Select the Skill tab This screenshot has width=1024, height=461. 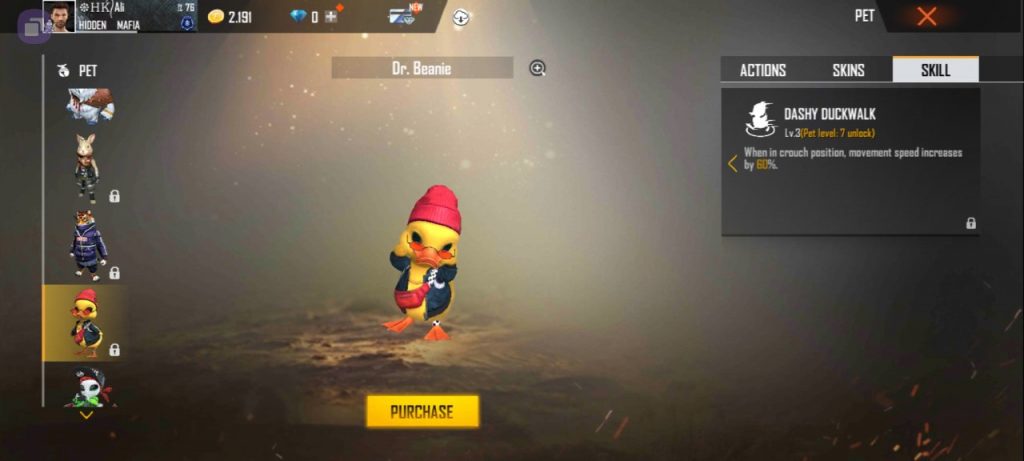tap(935, 70)
